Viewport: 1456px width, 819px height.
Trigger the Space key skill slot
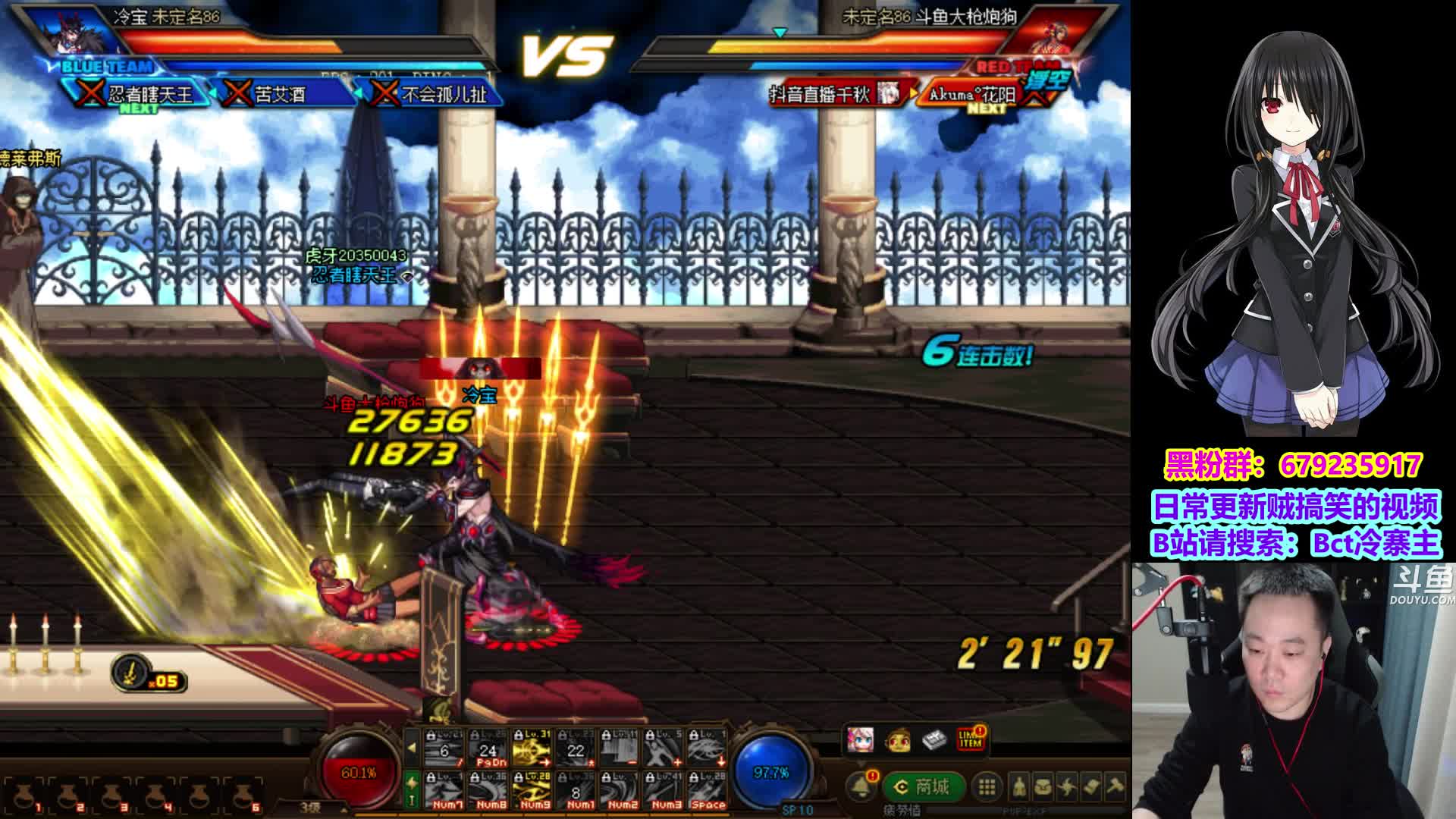point(708,790)
